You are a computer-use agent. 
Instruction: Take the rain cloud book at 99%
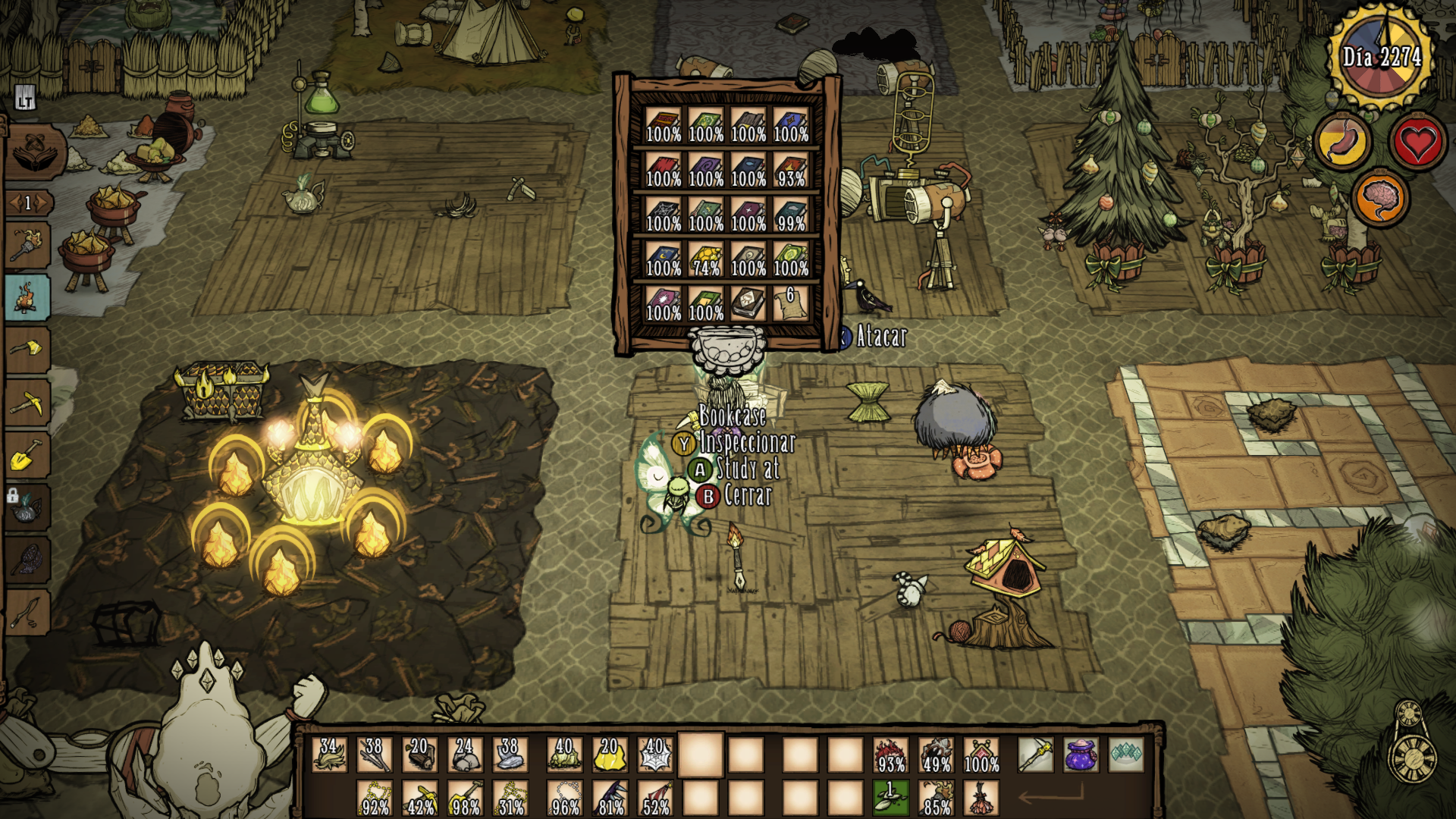click(x=790, y=215)
